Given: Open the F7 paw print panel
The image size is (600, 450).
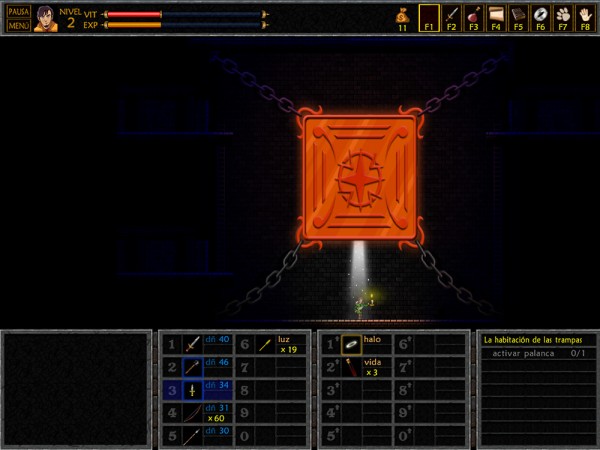Looking at the screenshot, I should 562,17.
